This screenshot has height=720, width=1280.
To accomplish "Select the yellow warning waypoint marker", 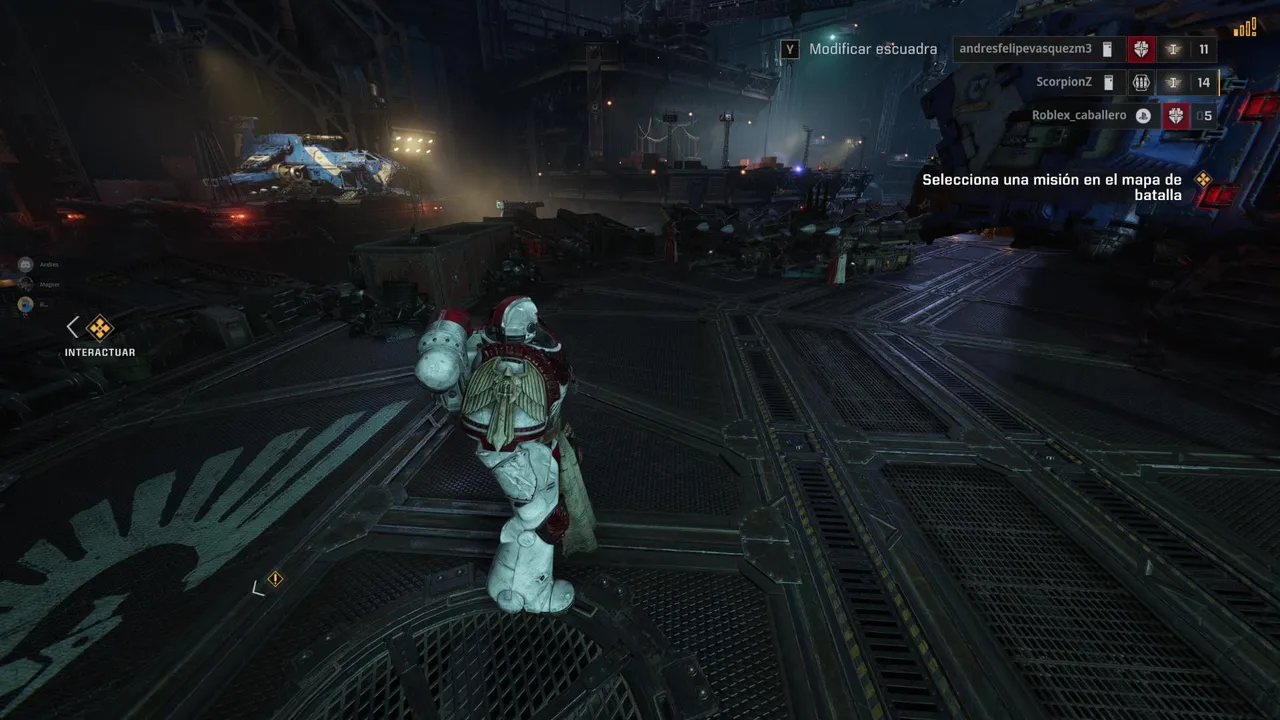I will coord(275,579).
